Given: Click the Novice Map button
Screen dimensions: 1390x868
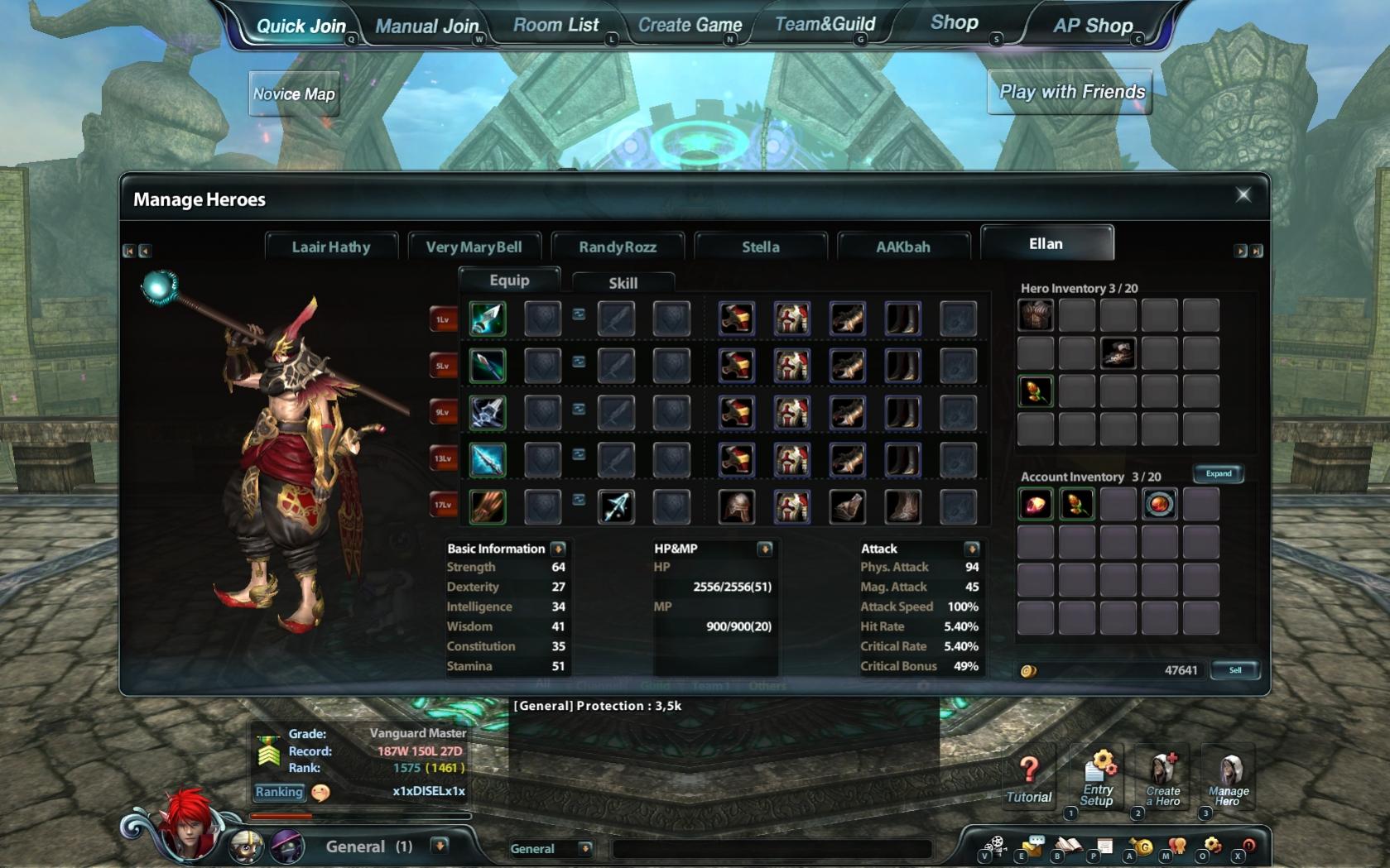Looking at the screenshot, I should [294, 94].
